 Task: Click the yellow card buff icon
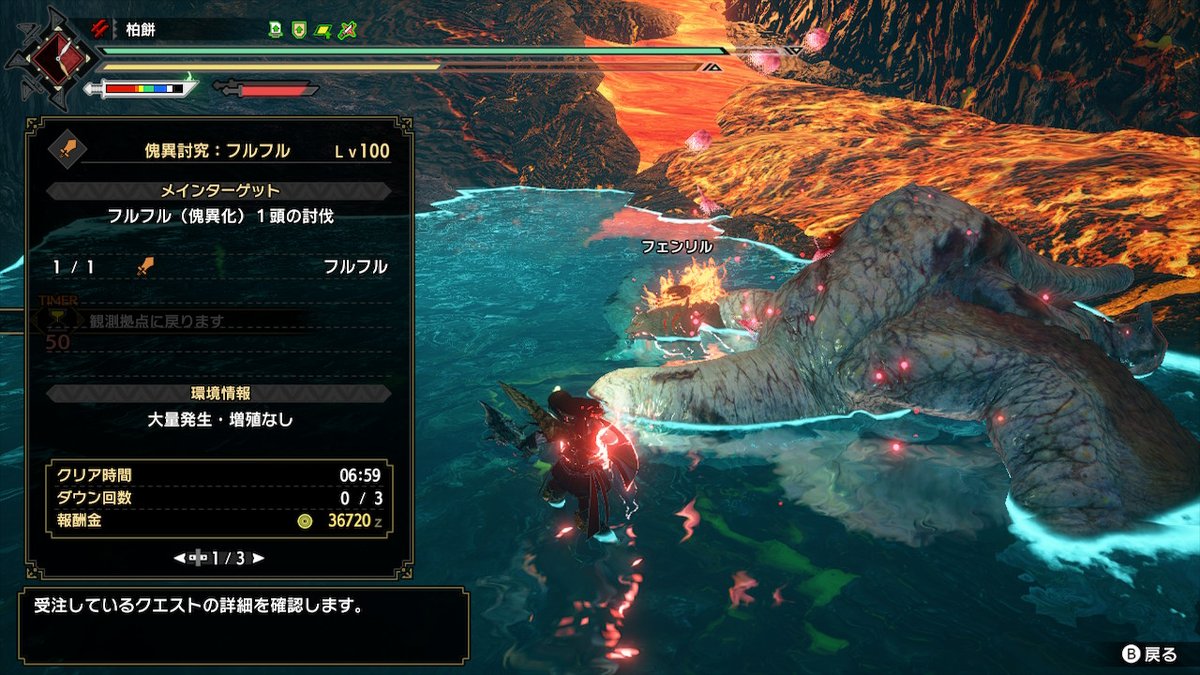click(322, 30)
